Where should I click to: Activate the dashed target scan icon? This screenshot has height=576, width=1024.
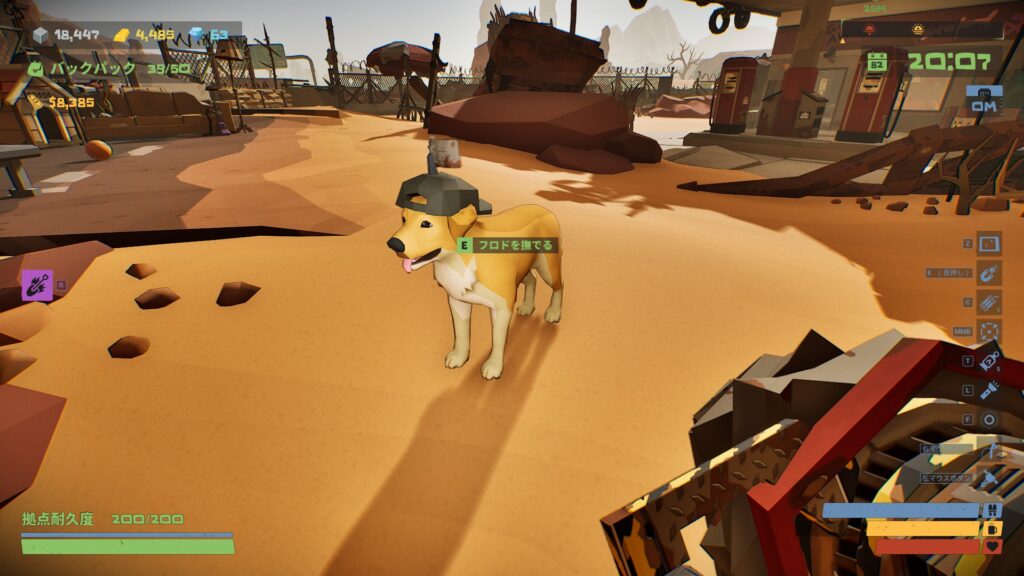point(989,331)
